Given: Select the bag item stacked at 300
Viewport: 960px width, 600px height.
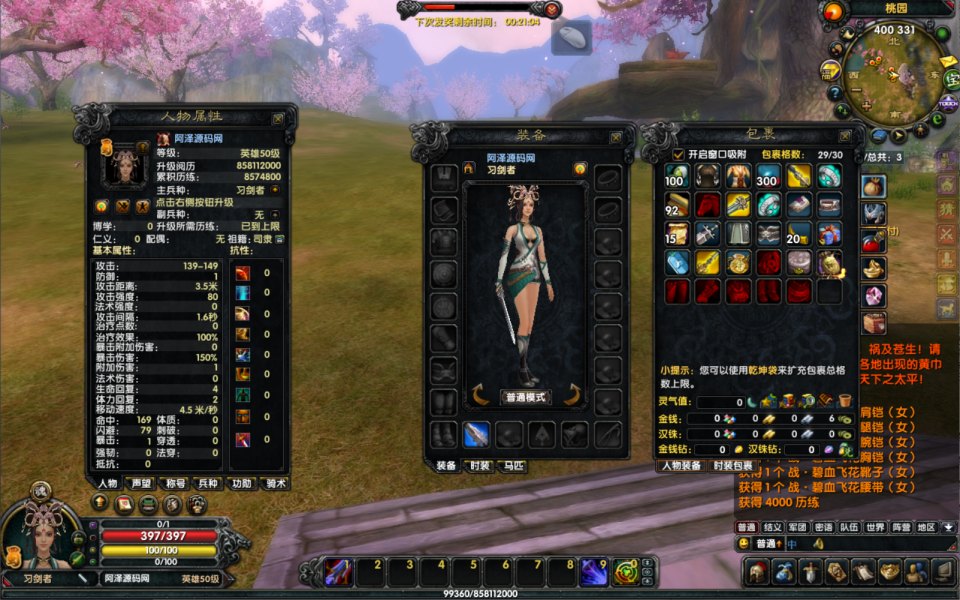Looking at the screenshot, I should tap(768, 176).
